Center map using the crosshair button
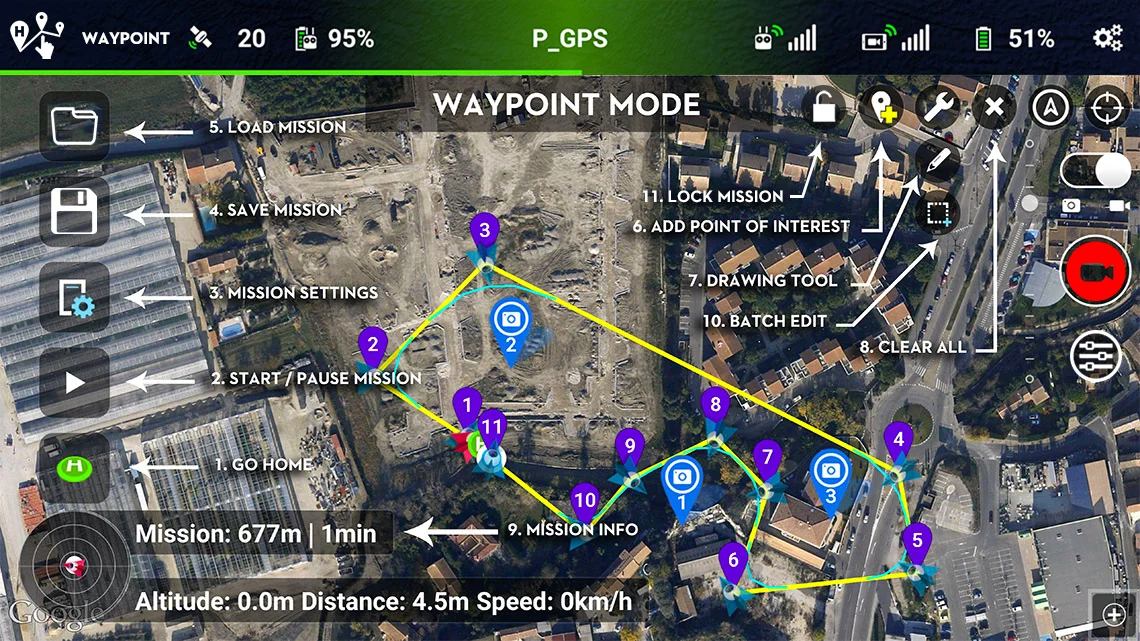This screenshot has width=1140, height=641. (1106, 107)
